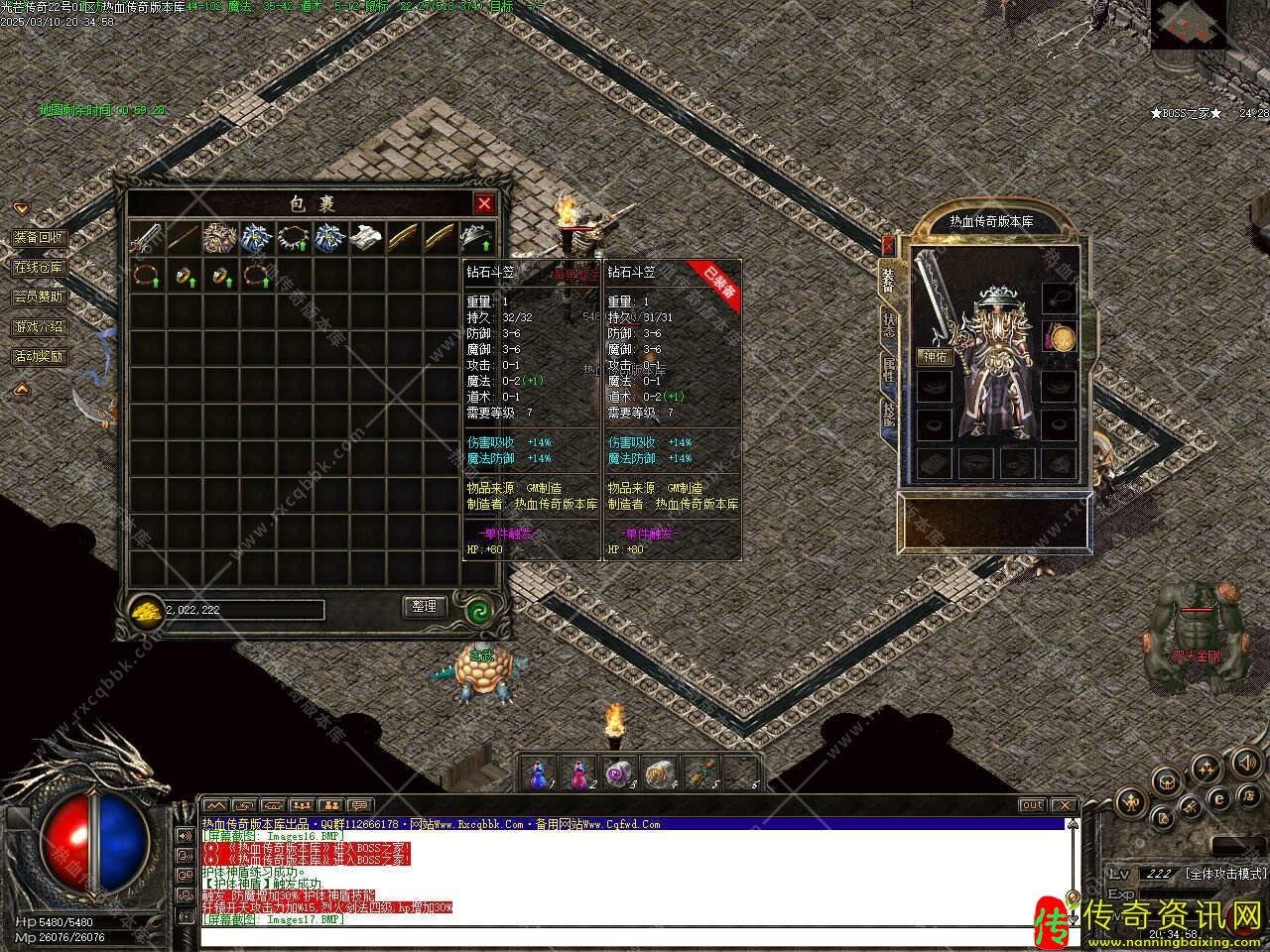
Task: Use the purple scroll in hotbar slot 3
Action: pos(619,773)
